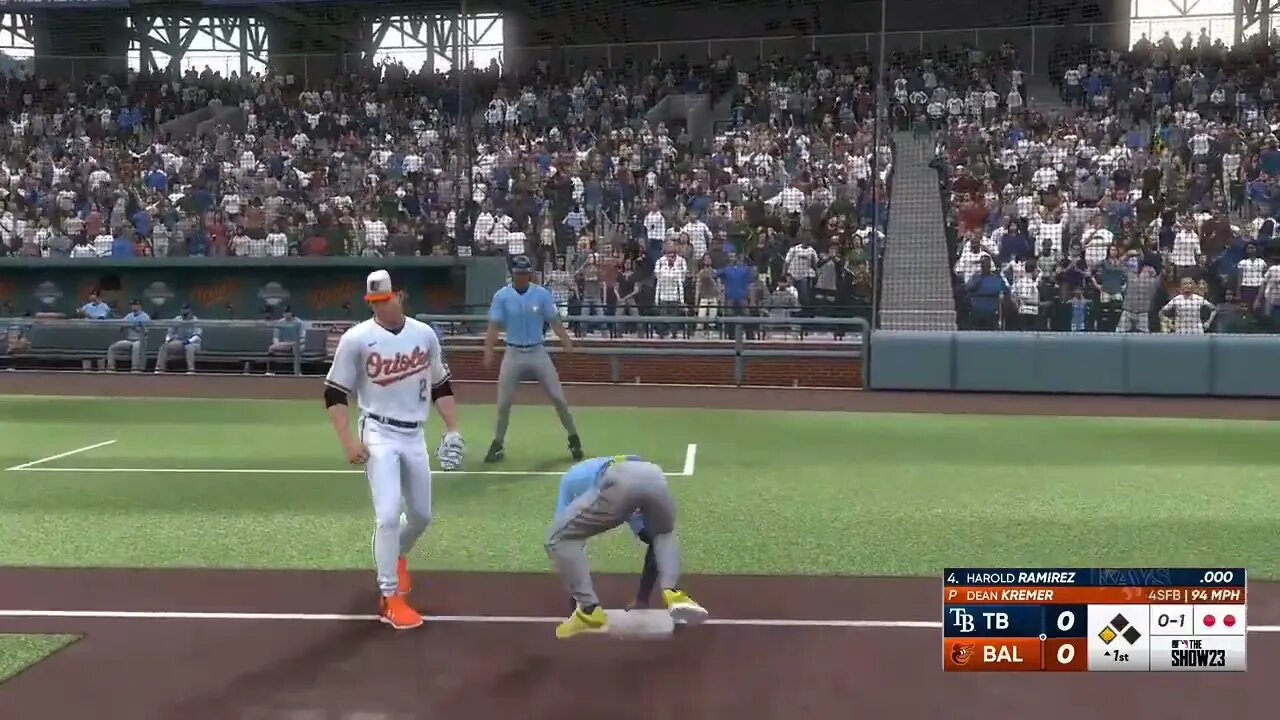Expand the top-of-1st inning arrow indicator
Viewport: 1280px width, 720px height.
1108,653
